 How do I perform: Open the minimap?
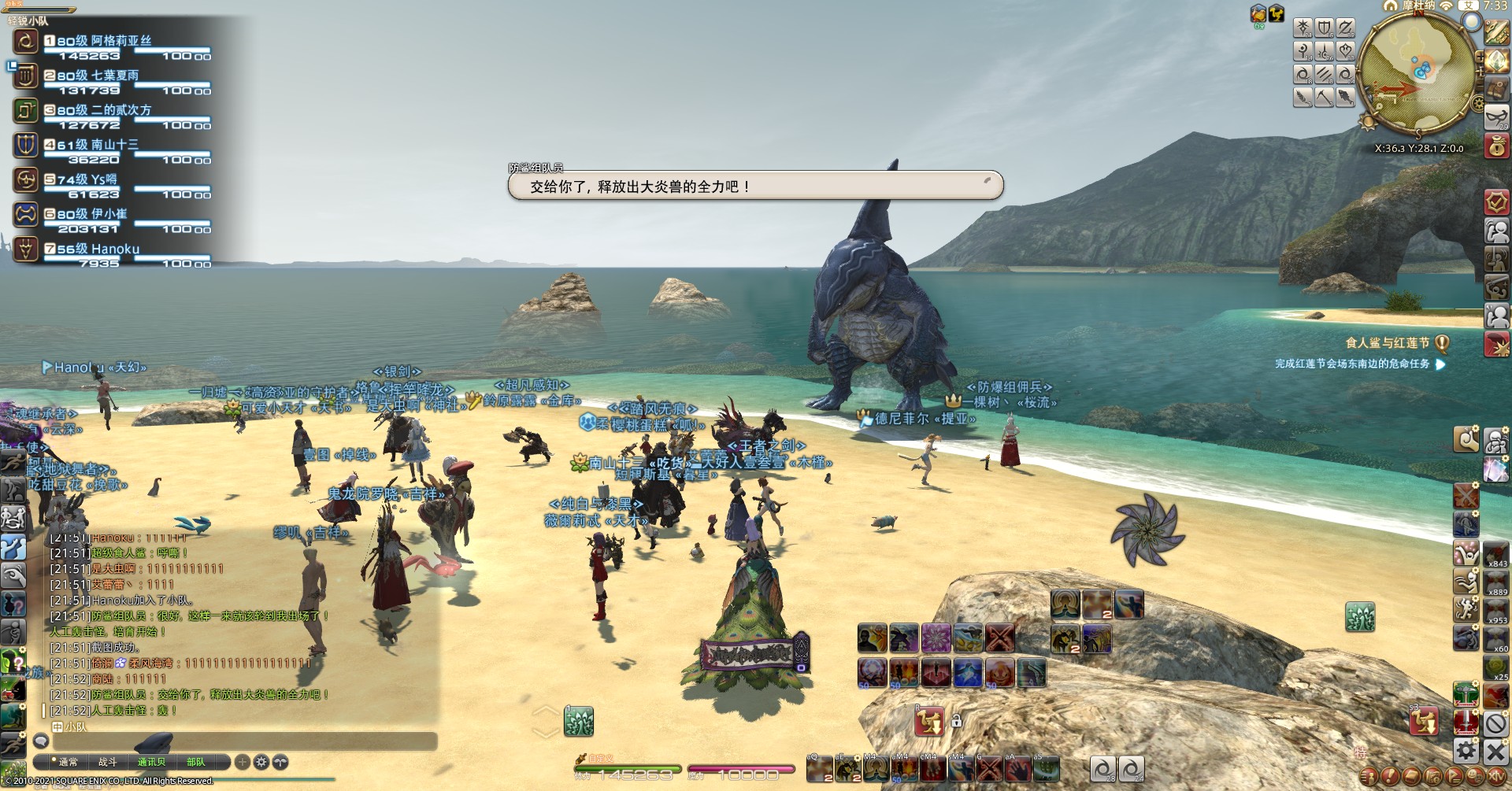[1417, 69]
